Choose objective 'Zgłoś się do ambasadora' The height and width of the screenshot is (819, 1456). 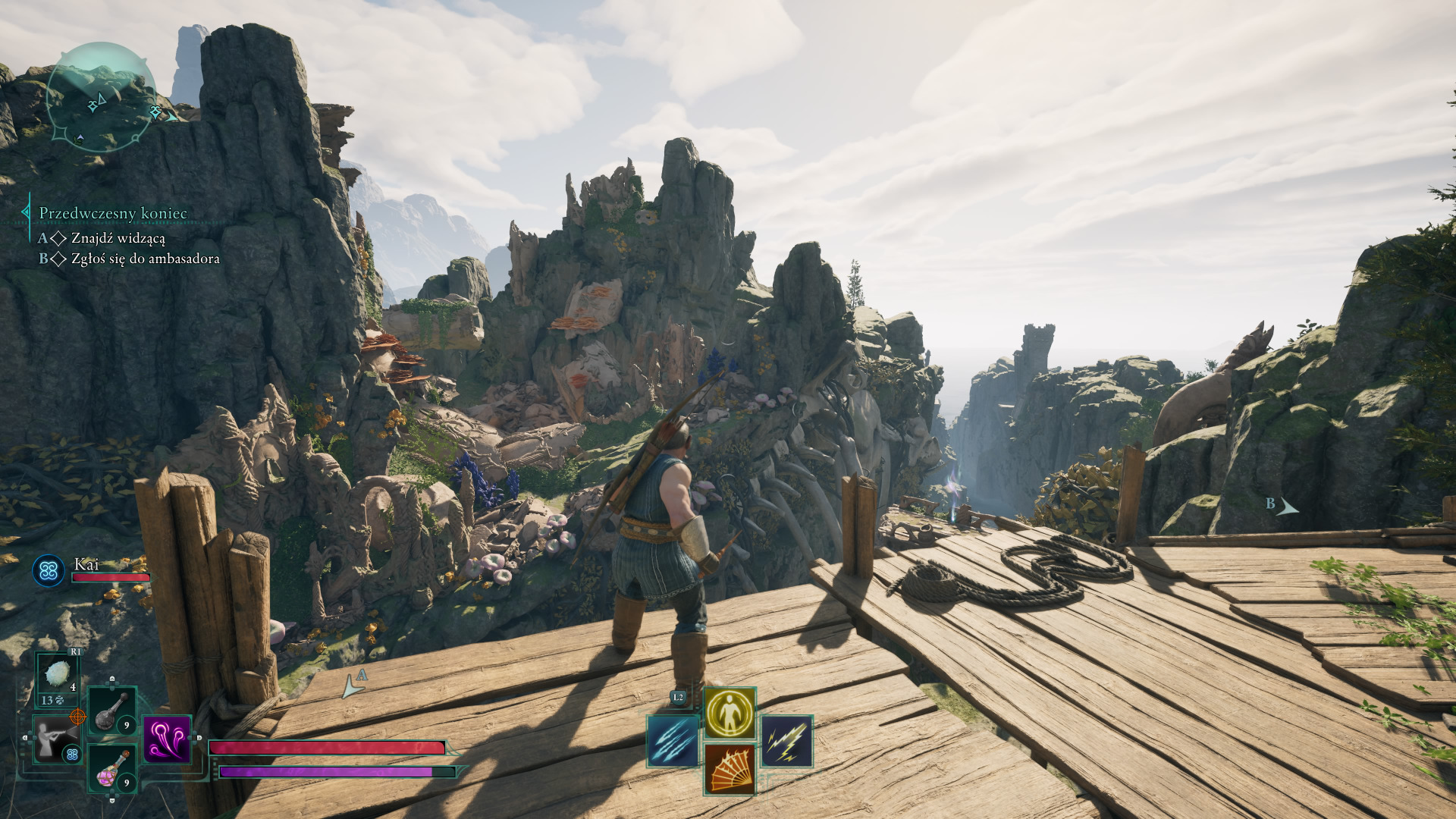[145, 259]
